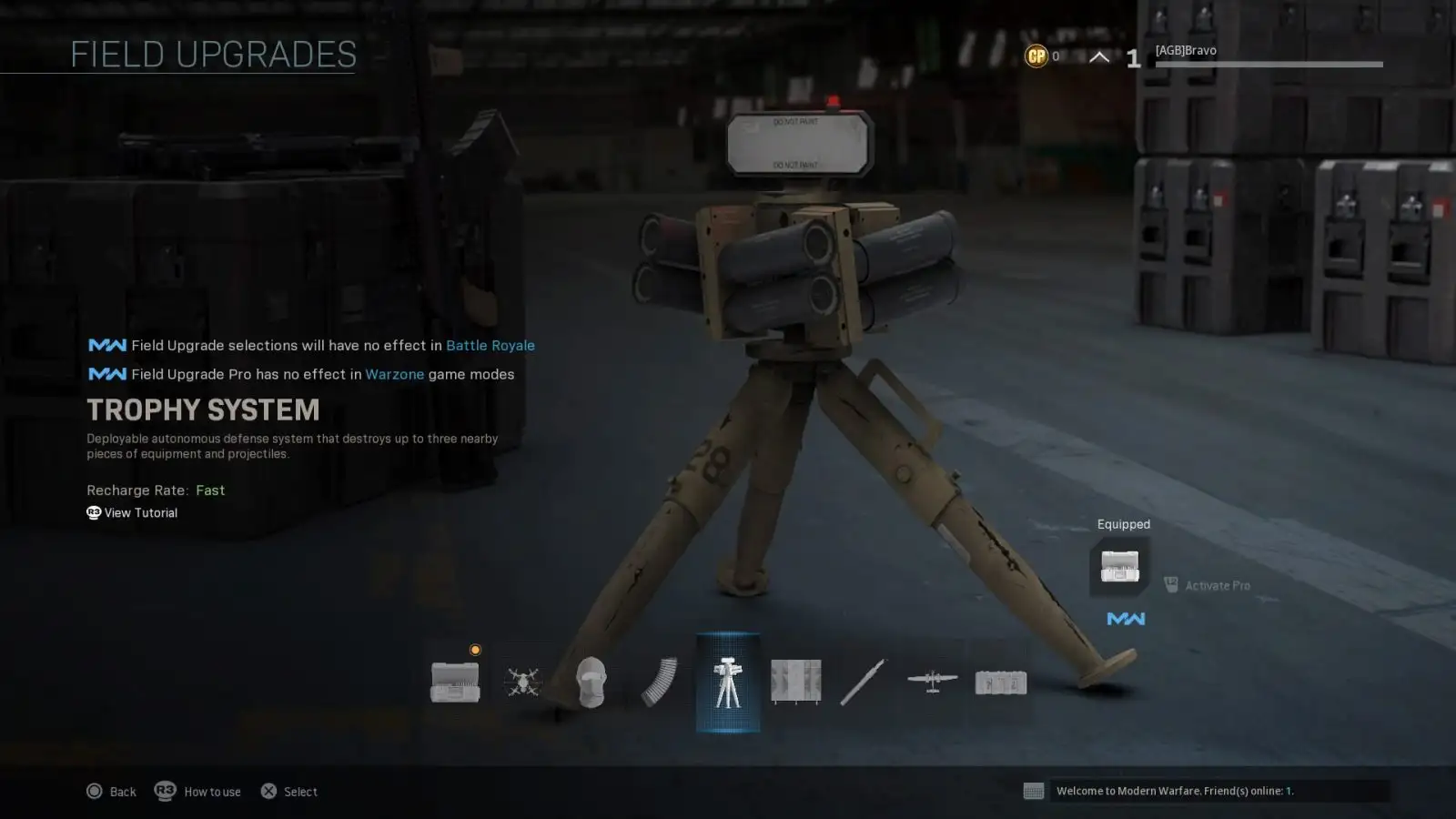Click the yellow notification dot on Munitions Box
This screenshot has width=1456, height=819.
(x=474, y=649)
